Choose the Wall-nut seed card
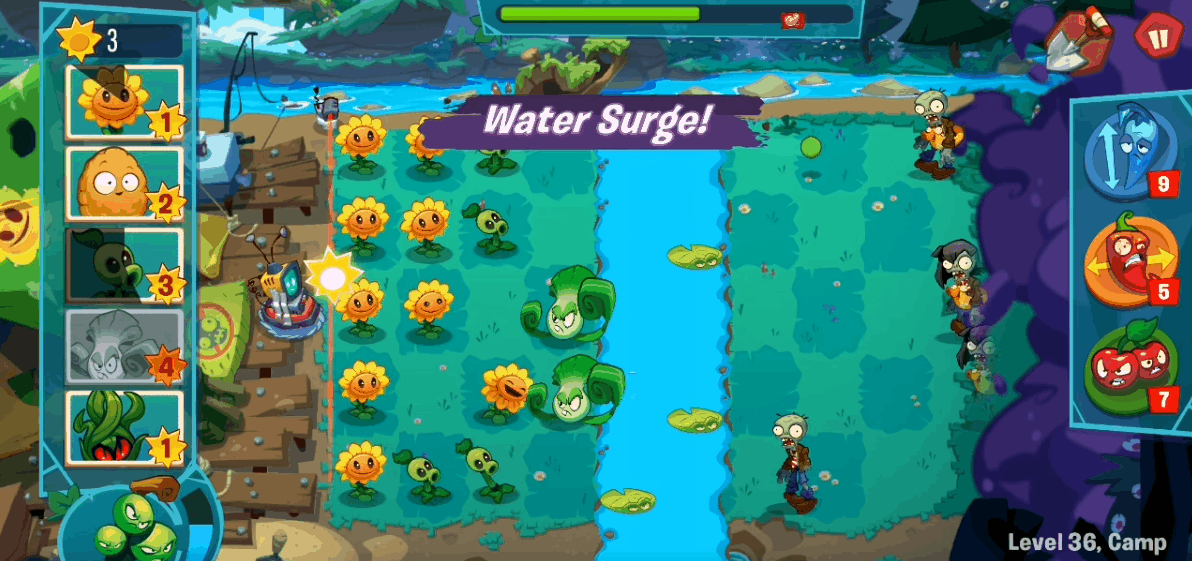The image size is (1192, 561). click(124, 183)
